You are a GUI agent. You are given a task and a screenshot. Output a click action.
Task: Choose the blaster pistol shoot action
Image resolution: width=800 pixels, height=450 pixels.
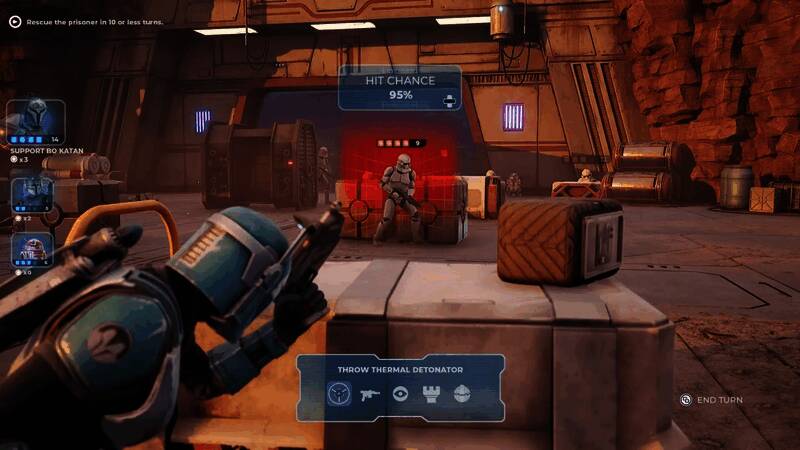[370, 394]
